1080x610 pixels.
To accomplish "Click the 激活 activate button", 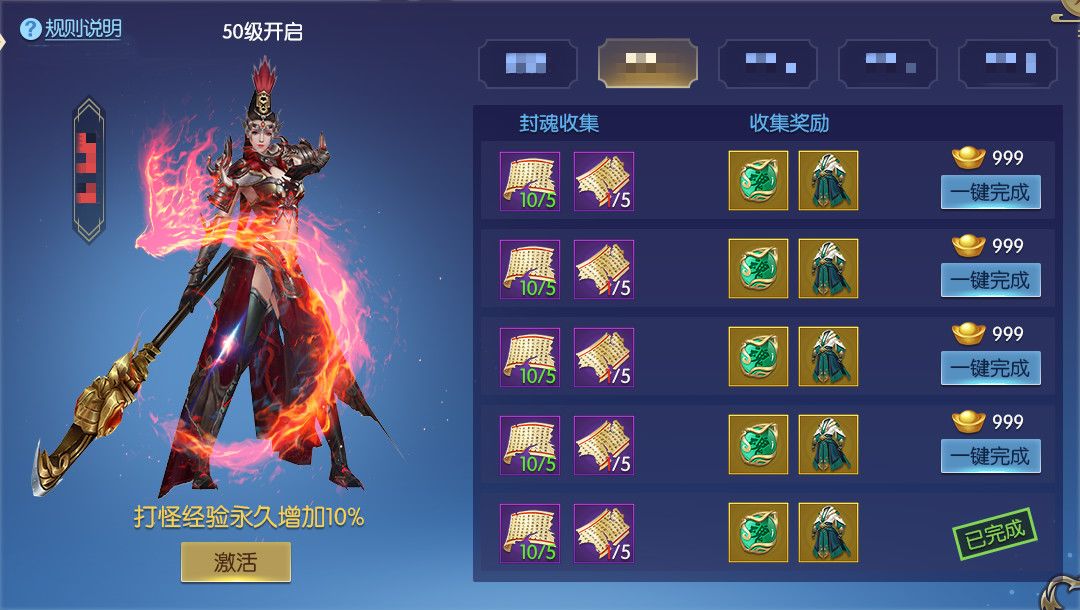I will [x=235, y=562].
